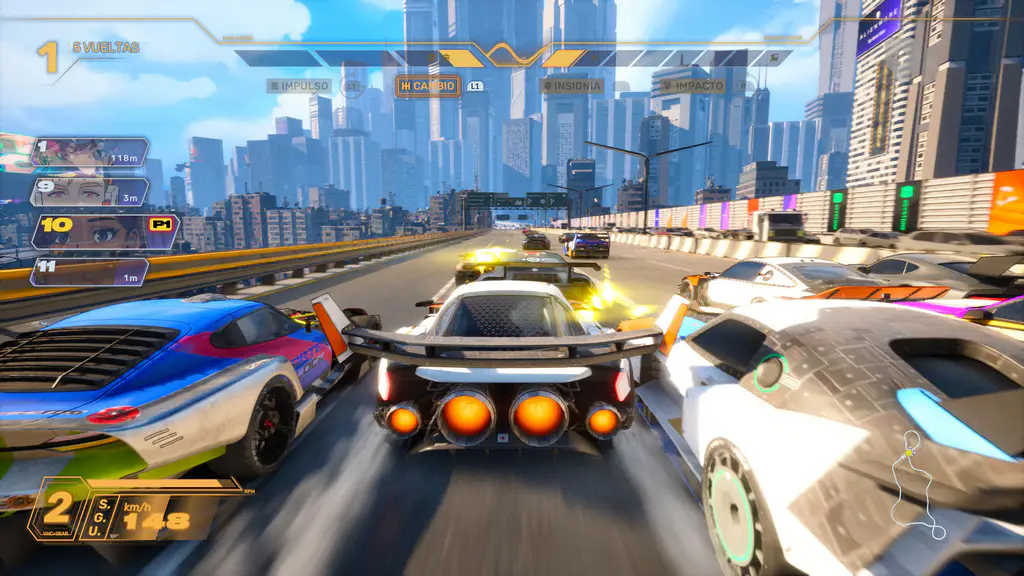Choose the 11th place racer row
1024x576 pixels.
point(88,271)
